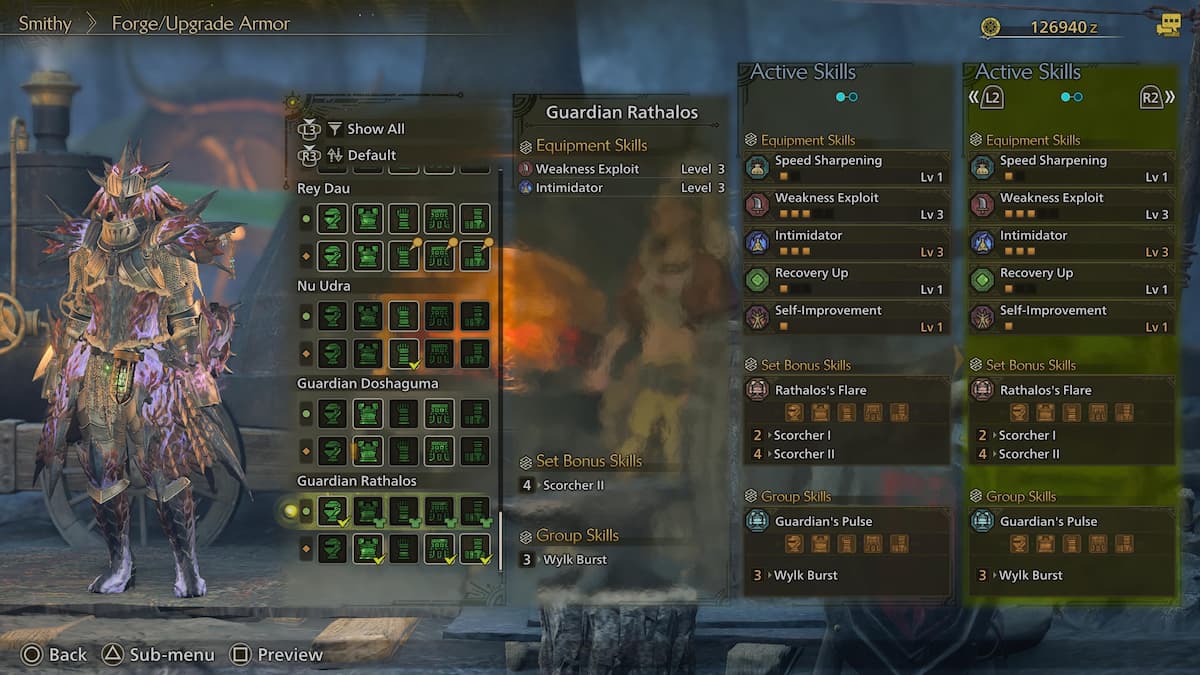The width and height of the screenshot is (1200, 675).
Task: Choose Rey Dau leg armor in the orange-diamond row
Action: [x=475, y=255]
